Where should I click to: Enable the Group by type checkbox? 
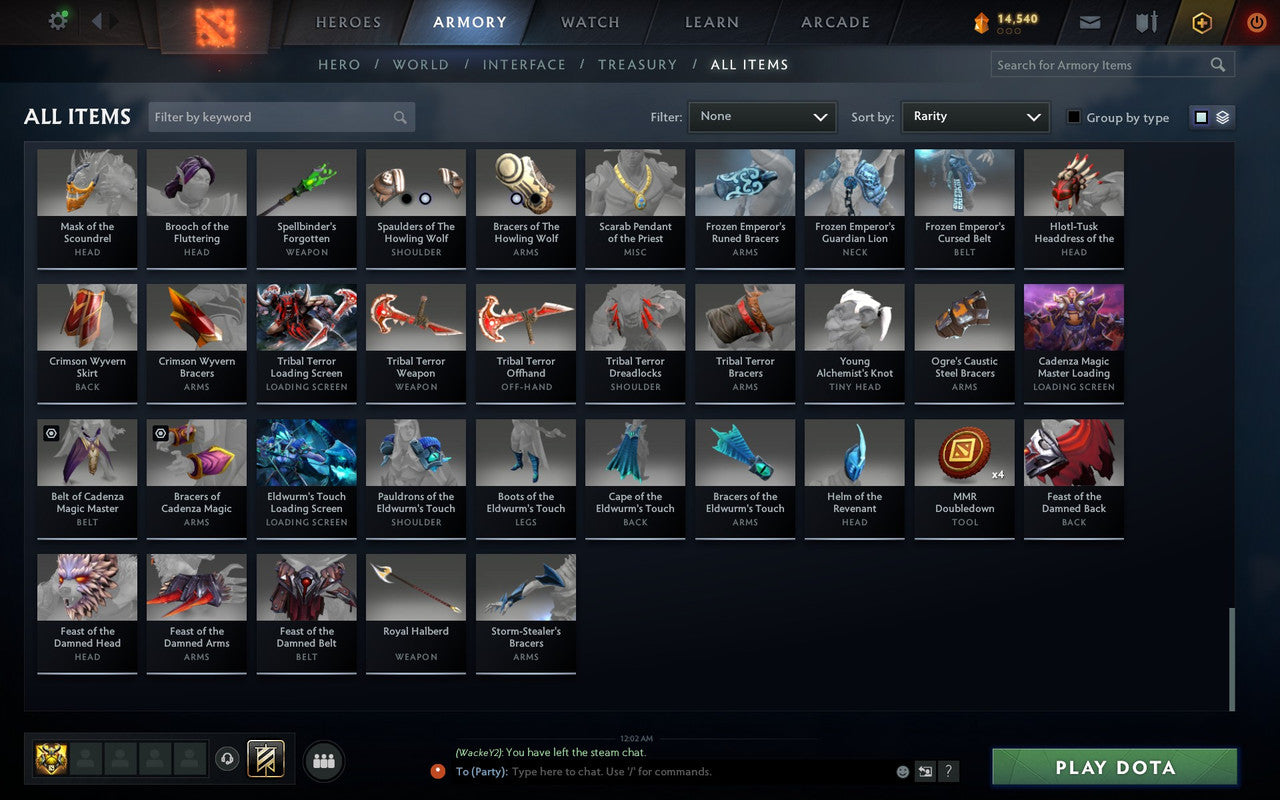pyautogui.click(x=1072, y=117)
